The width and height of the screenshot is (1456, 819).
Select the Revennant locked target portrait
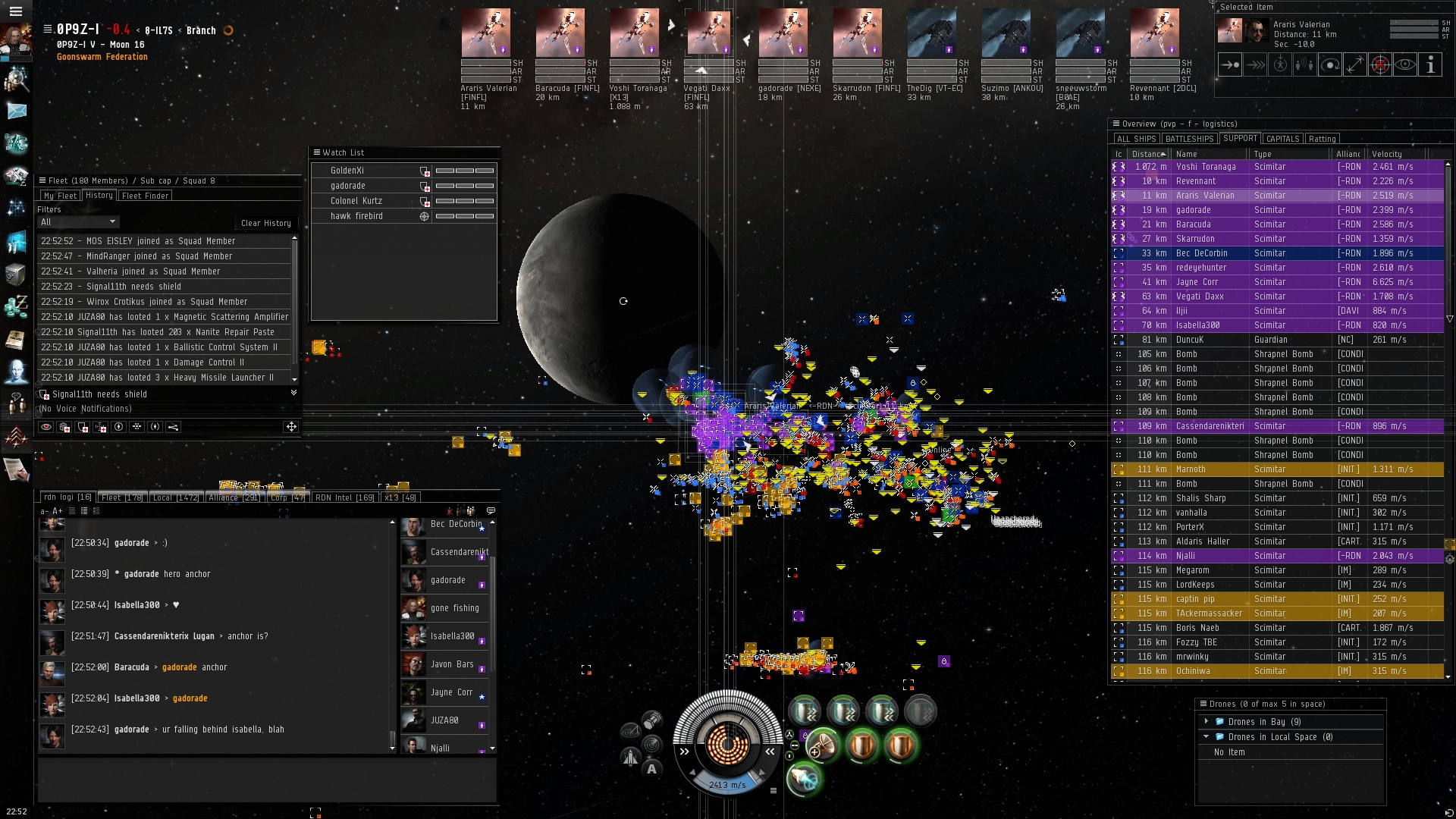tap(1154, 33)
